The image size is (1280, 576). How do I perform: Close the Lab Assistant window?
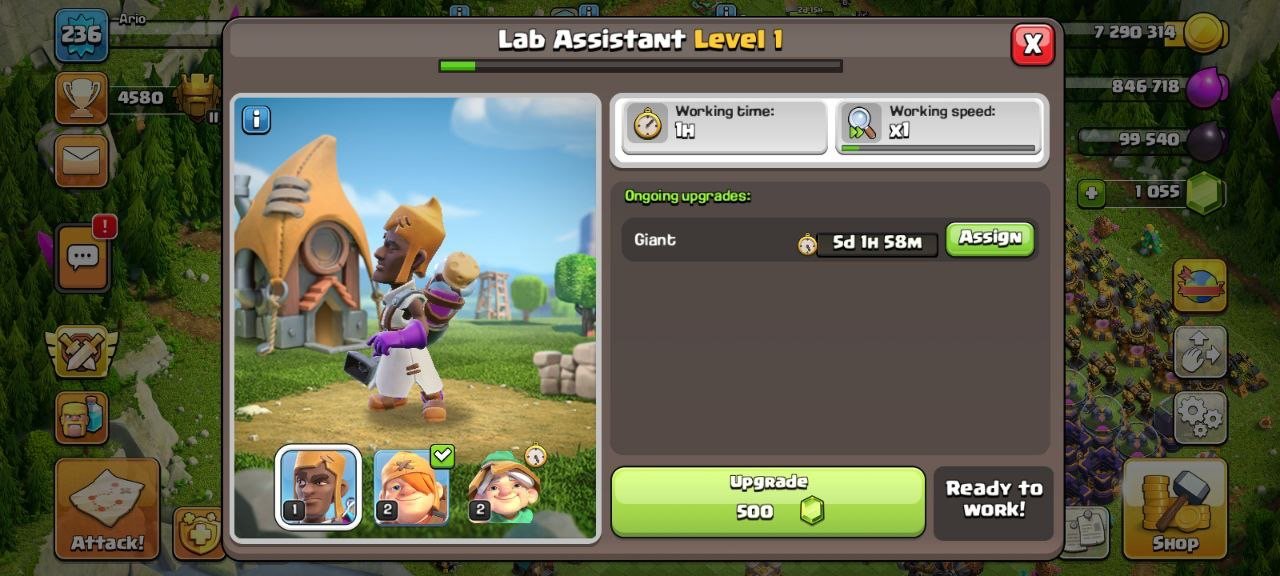[1032, 44]
